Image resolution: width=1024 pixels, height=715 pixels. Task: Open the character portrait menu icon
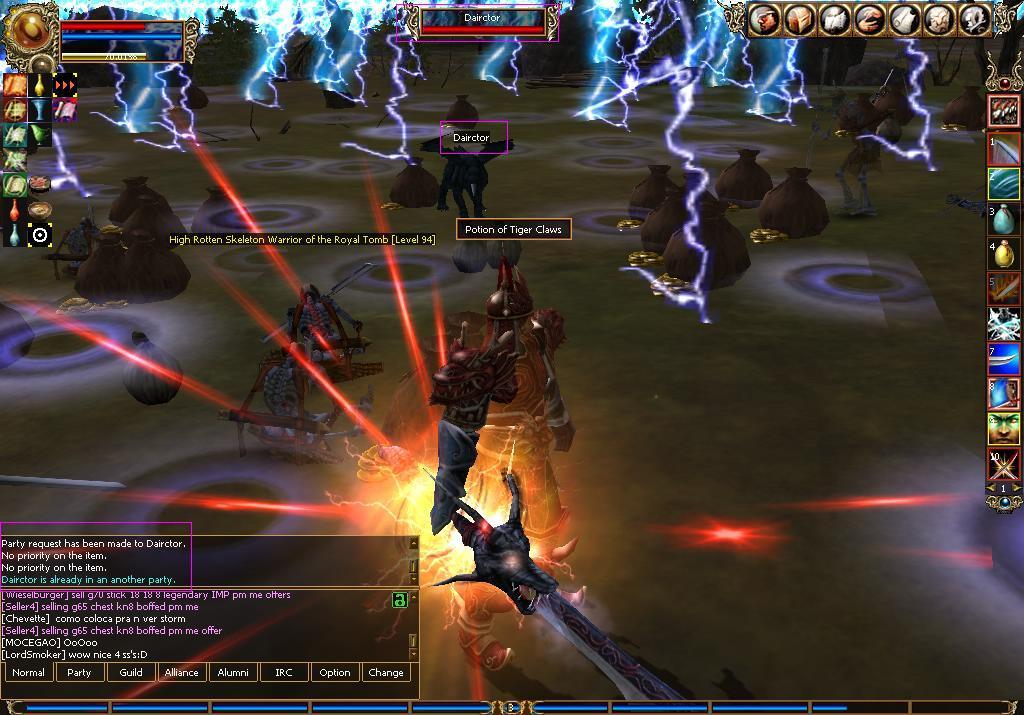click(x=765, y=20)
